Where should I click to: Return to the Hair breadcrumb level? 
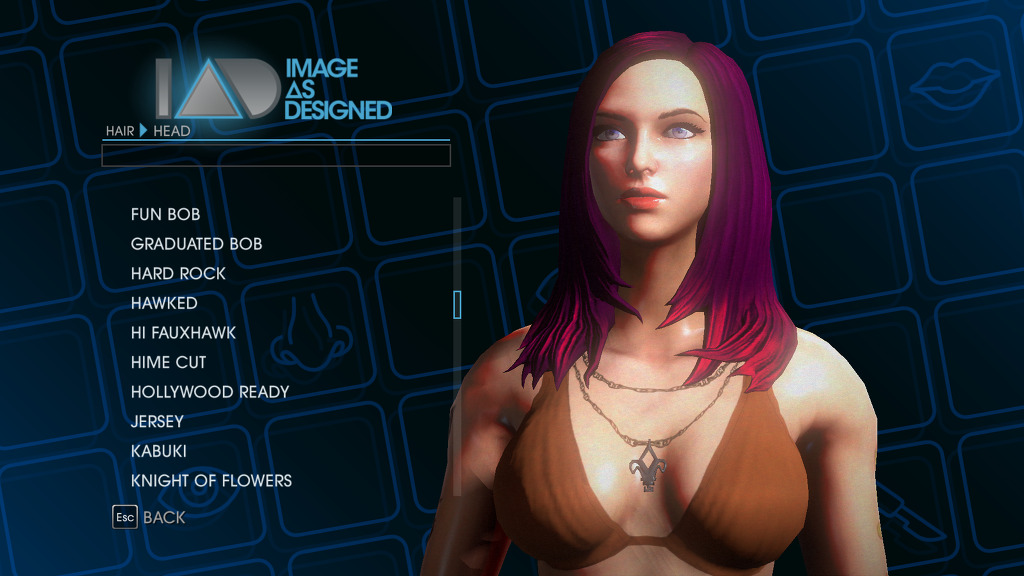coord(120,131)
